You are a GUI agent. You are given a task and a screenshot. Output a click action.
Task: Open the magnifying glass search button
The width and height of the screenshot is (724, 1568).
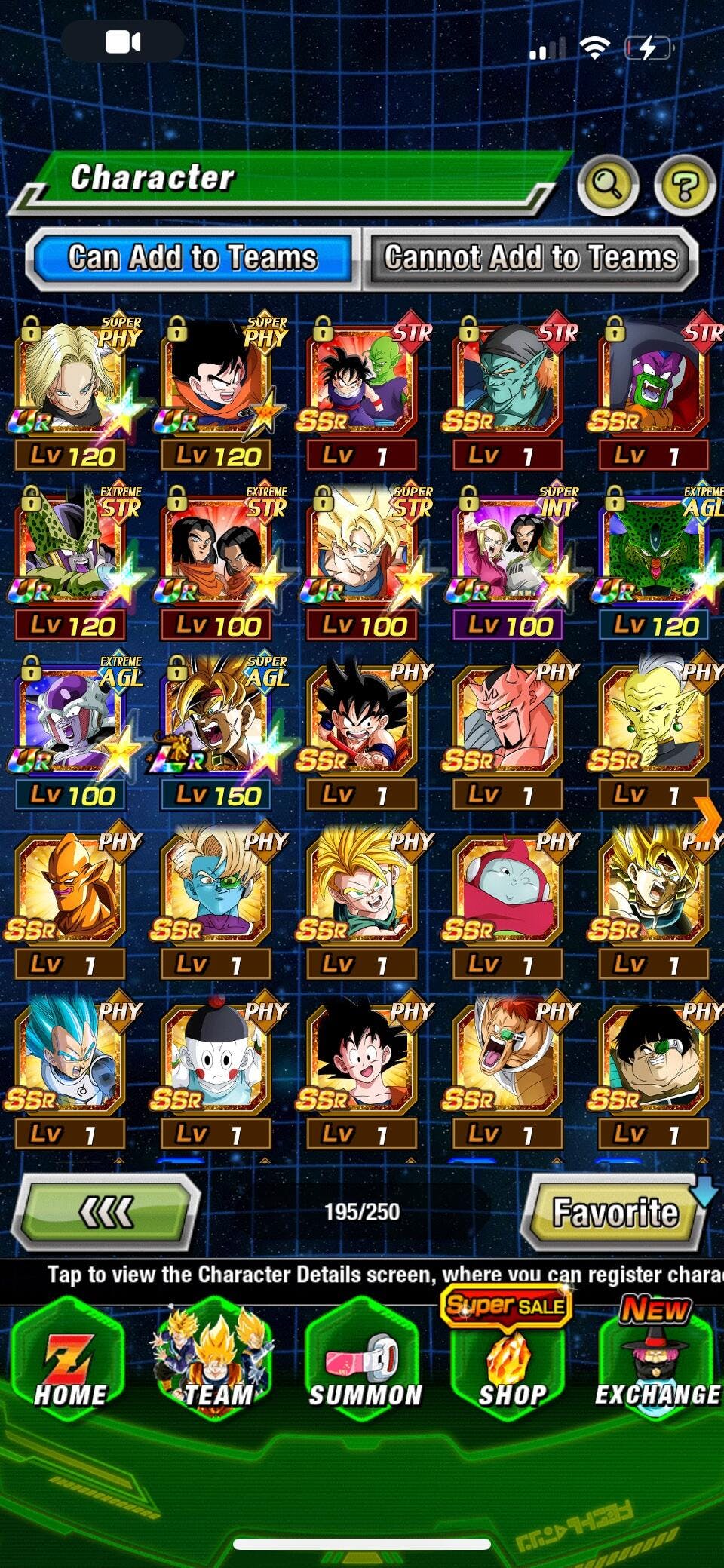(x=607, y=183)
